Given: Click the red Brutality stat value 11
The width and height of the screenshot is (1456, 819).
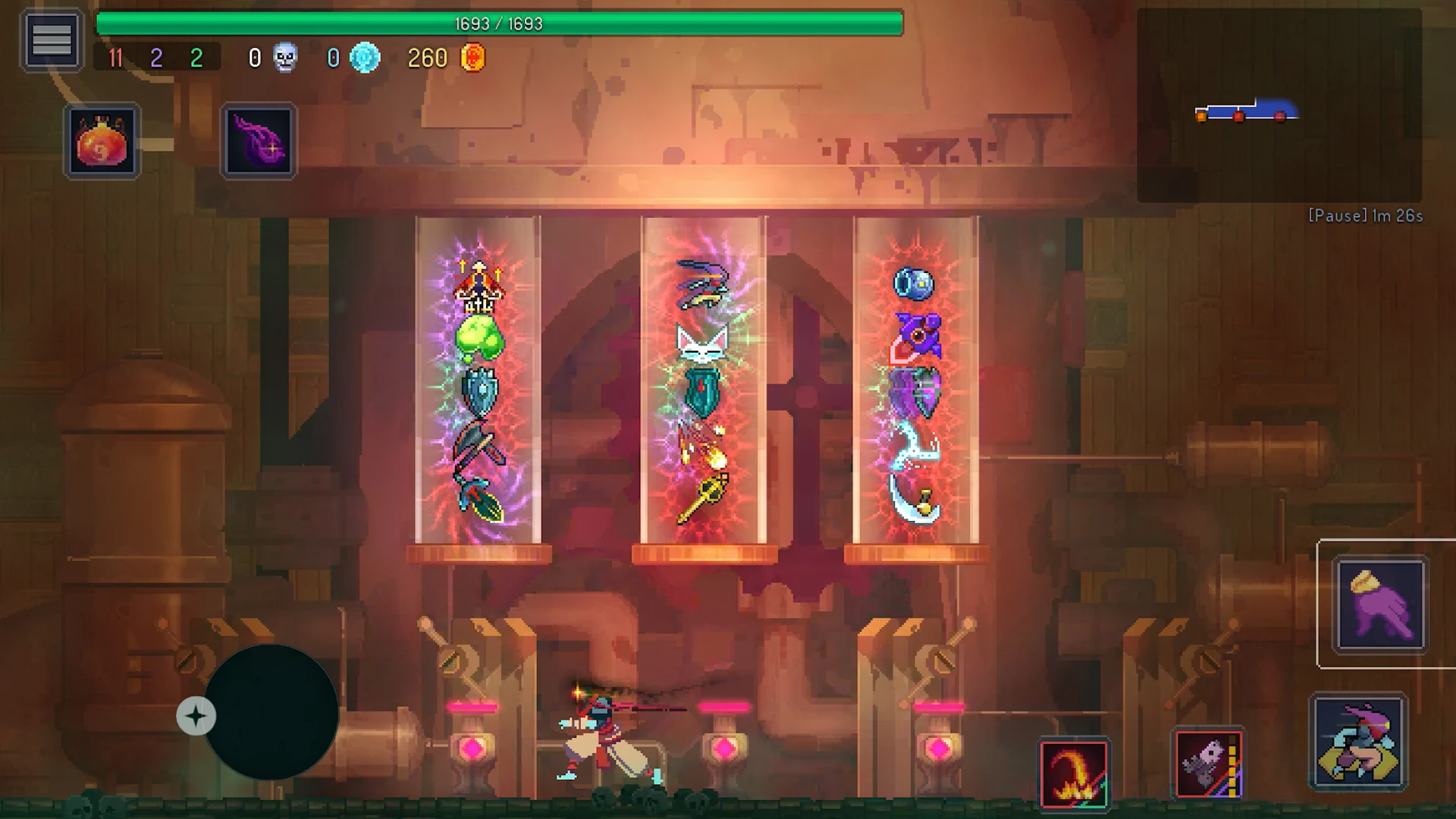Looking at the screenshot, I should pos(115,58).
